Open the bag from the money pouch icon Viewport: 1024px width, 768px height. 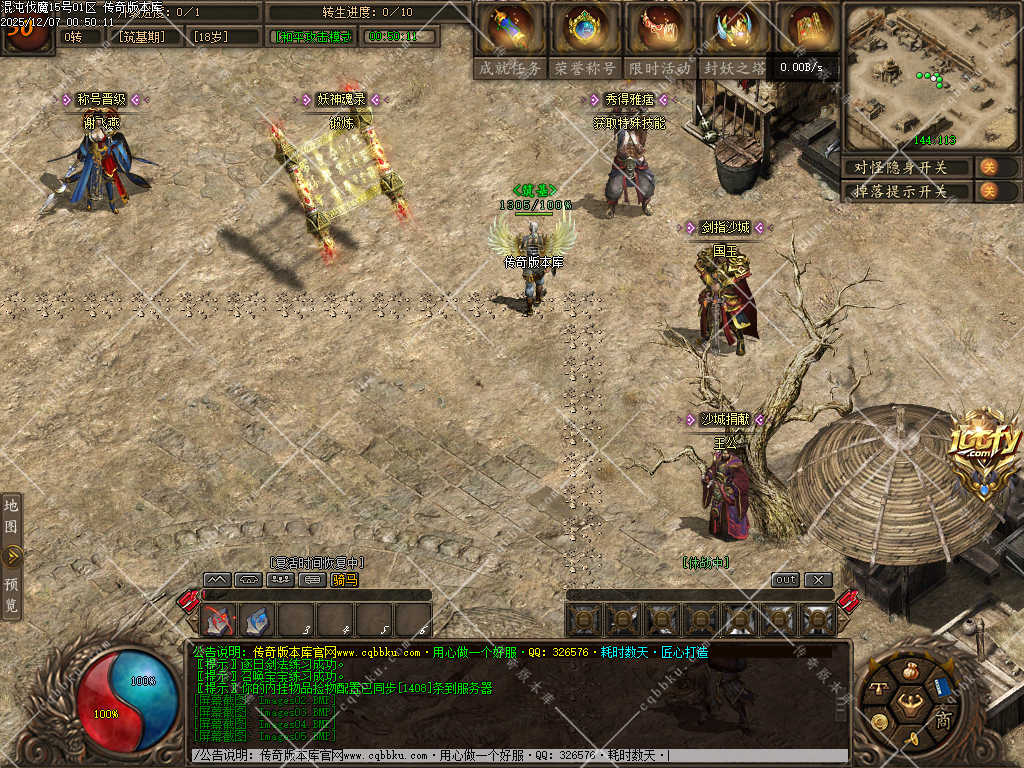pyautogui.click(x=909, y=671)
